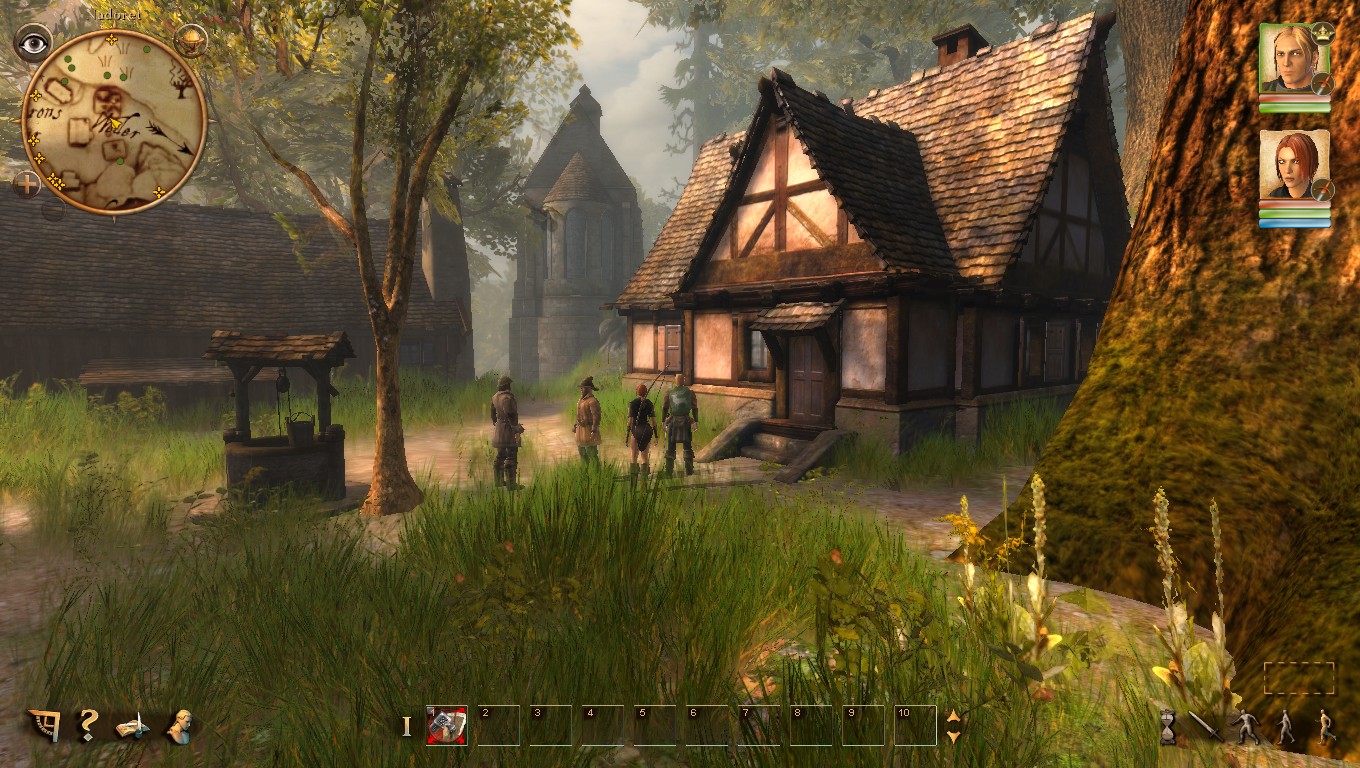Draw weapons using the sword icon
1360x768 pixels.
point(1206,727)
